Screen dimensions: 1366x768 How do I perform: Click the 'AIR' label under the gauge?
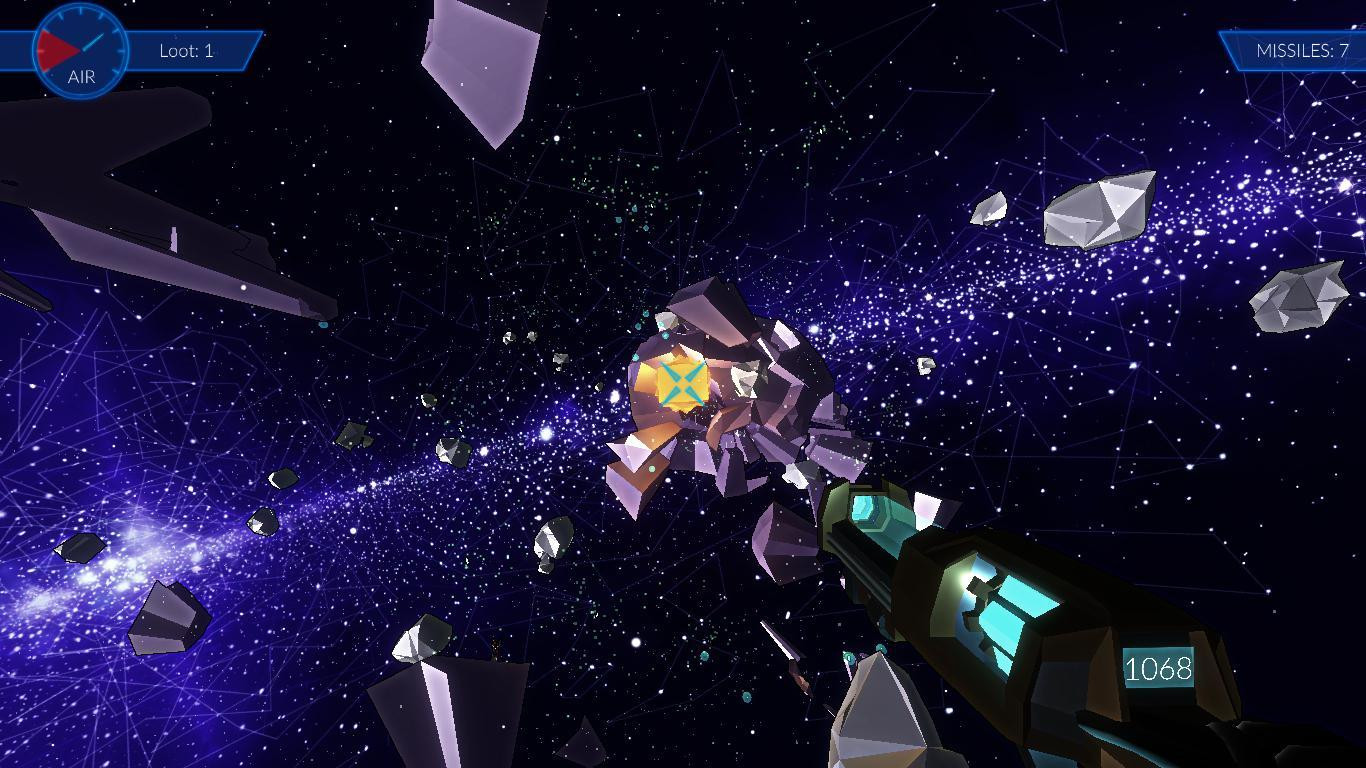coord(80,76)
